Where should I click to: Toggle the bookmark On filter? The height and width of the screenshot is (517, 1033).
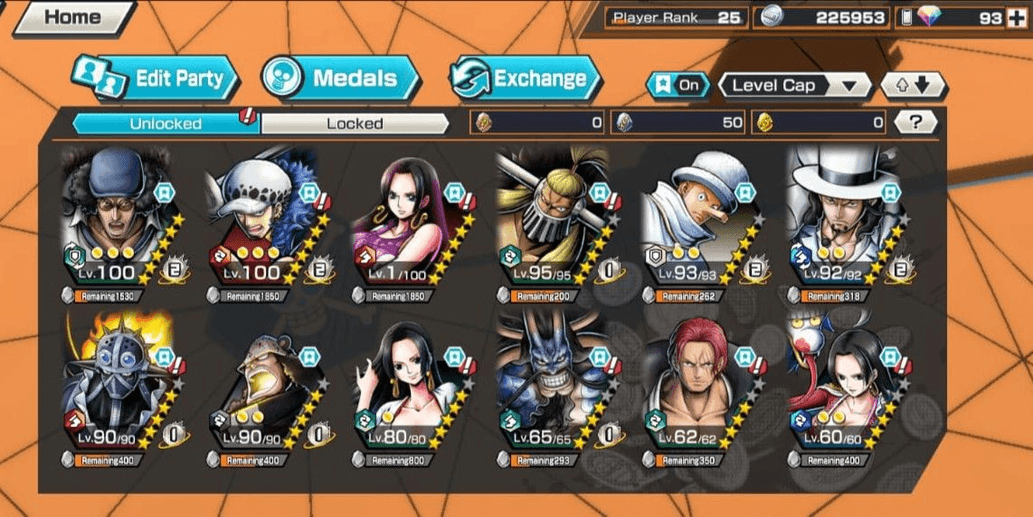677,85
